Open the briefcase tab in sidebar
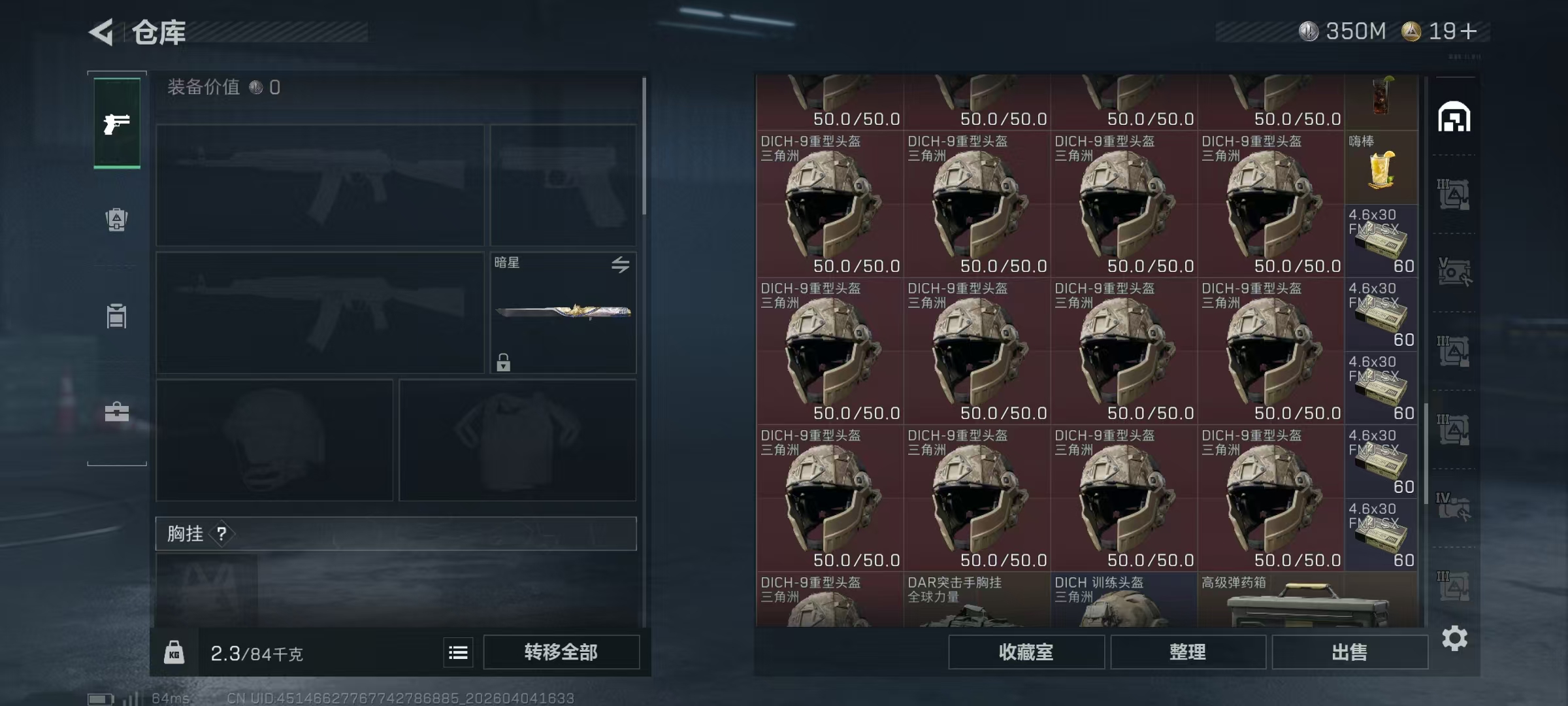 point(117,412)
